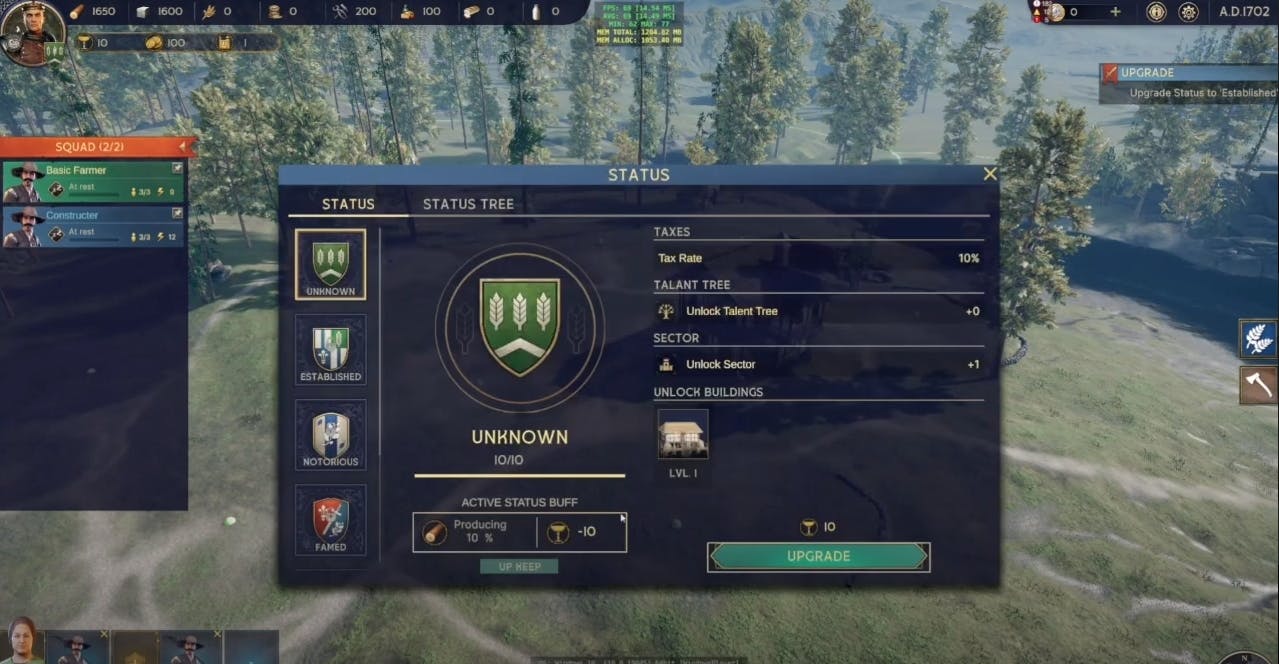Image resolution: width=1279 pixels, height=664 pixels.
Task: Select the Lvl. 1 building thumbnail
Action: (683, 435)
